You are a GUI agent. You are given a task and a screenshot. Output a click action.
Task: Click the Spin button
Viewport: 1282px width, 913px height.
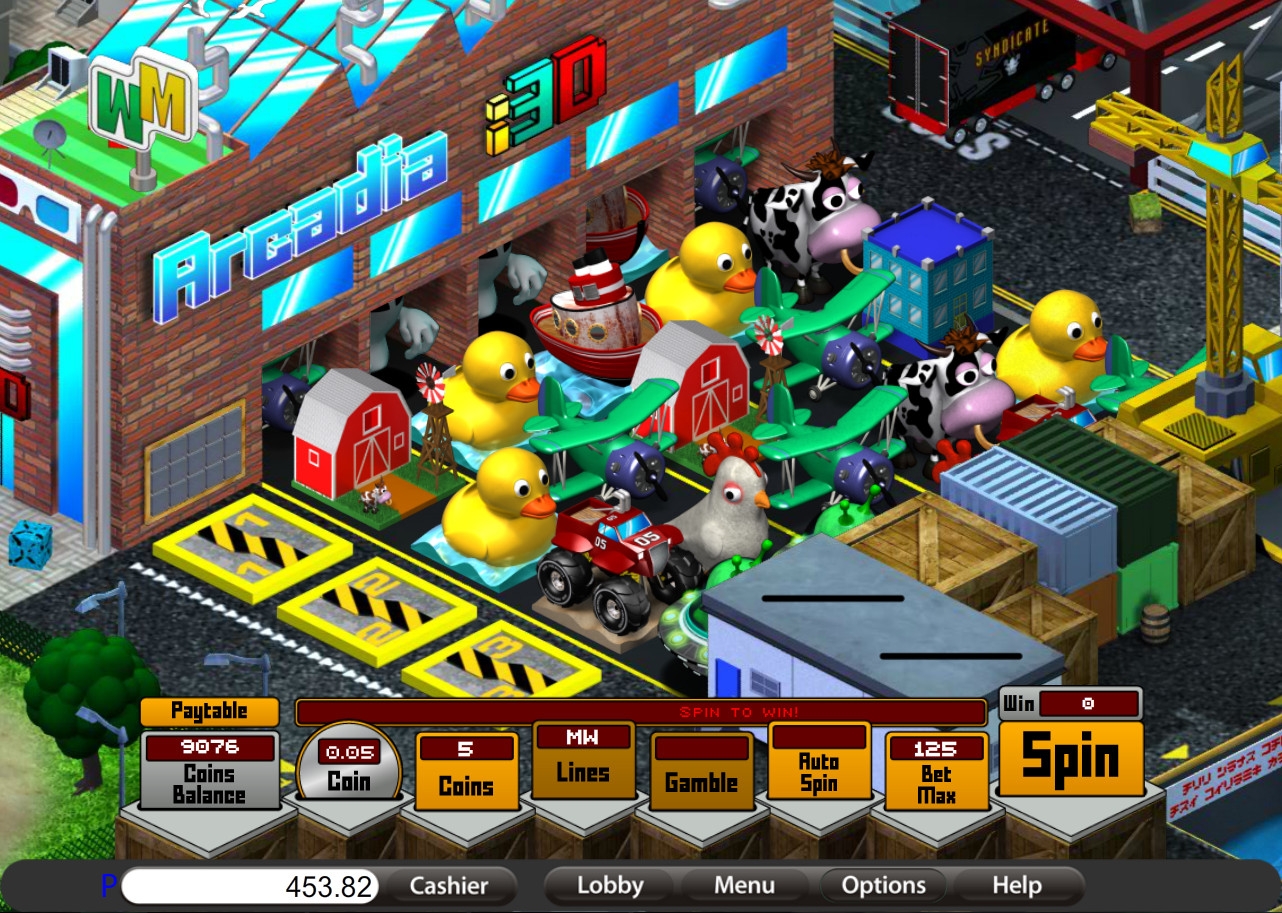click(1070, 759)
